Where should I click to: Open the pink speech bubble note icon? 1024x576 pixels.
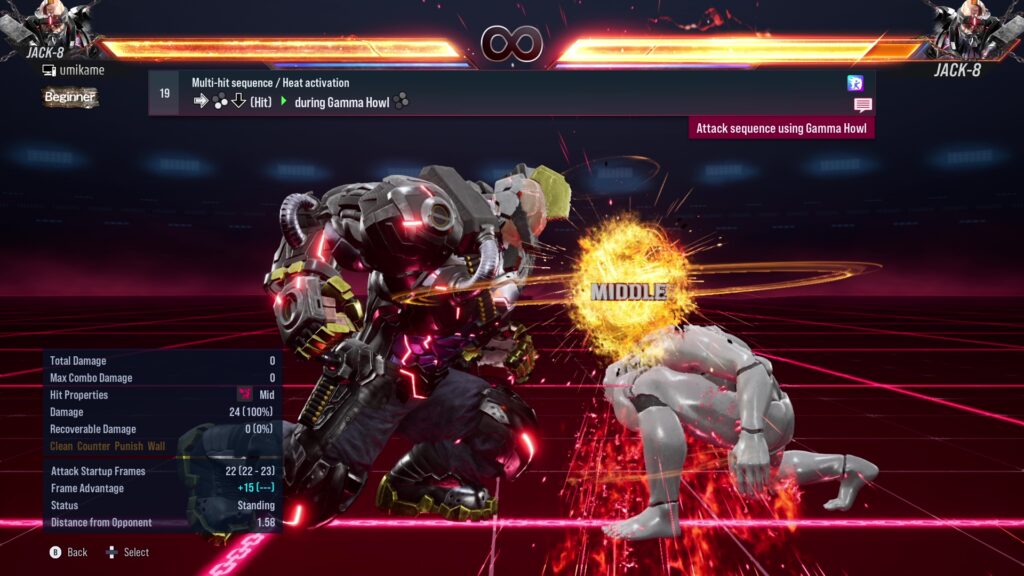point(862,105)
